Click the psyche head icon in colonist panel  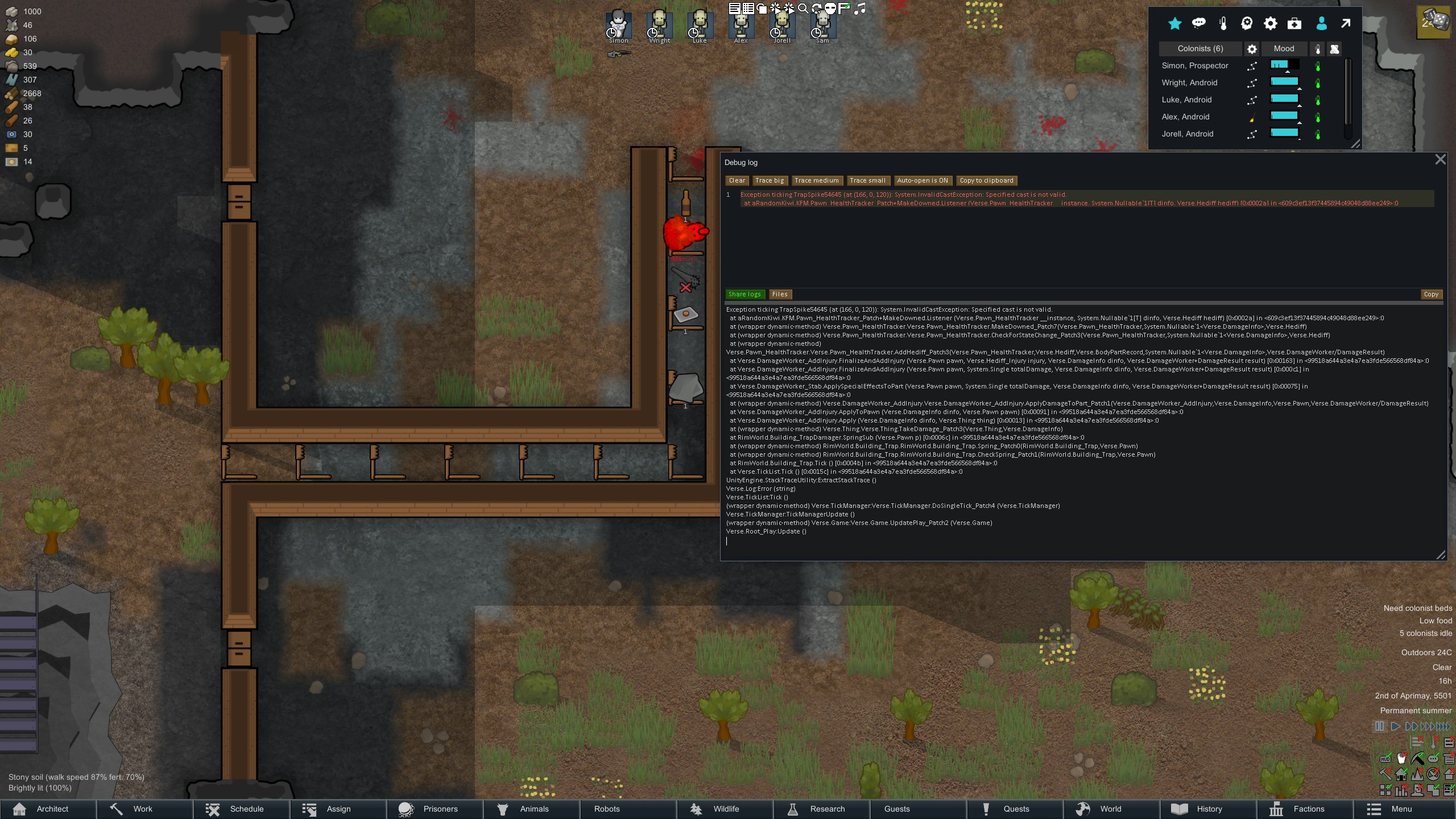click(1246, 23)
